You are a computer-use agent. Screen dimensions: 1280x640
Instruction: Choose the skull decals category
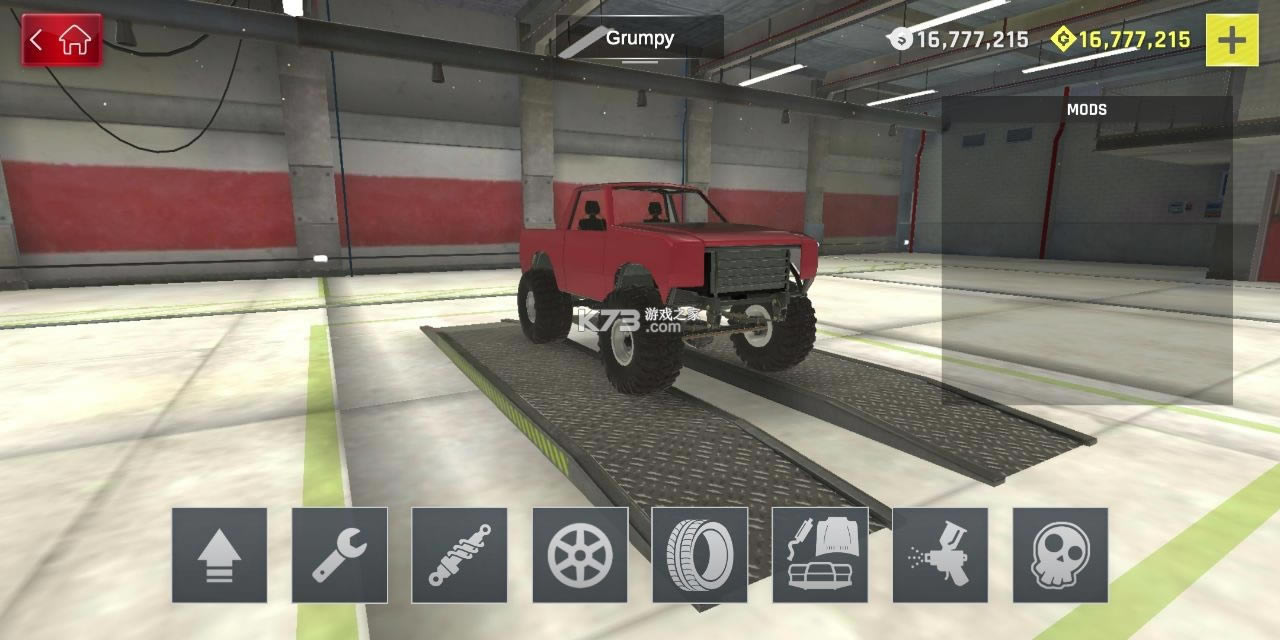click(1060, 555)
